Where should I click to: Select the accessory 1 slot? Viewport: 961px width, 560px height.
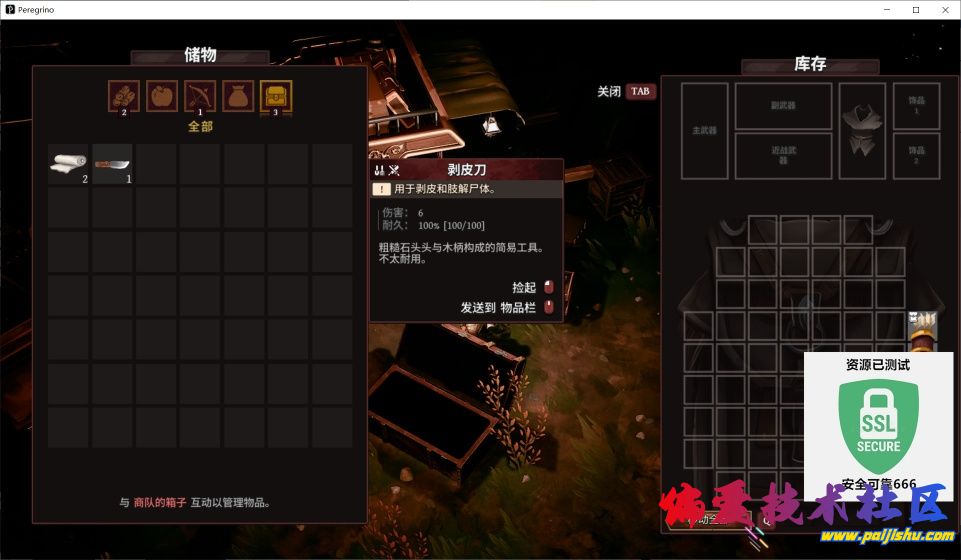[x=916, y=106]
